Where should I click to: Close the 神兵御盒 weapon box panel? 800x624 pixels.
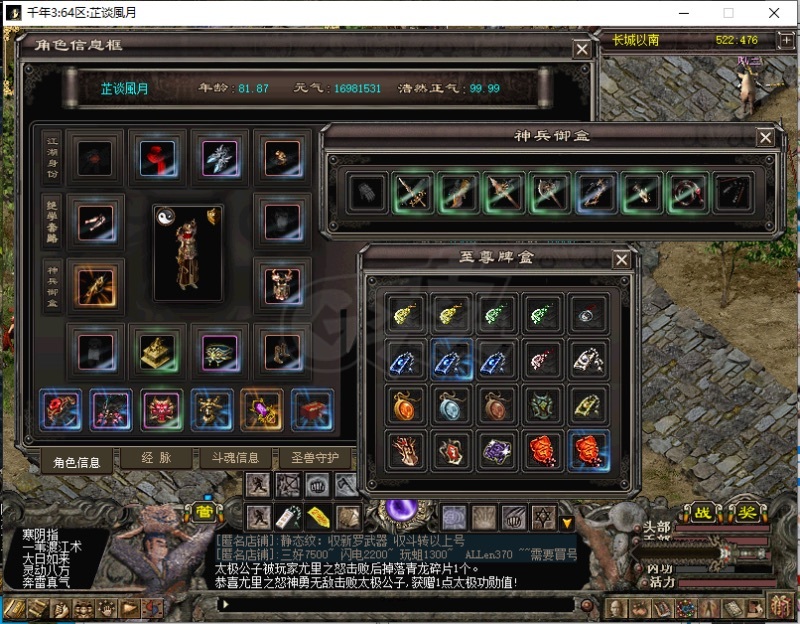[x=765, y=138]
